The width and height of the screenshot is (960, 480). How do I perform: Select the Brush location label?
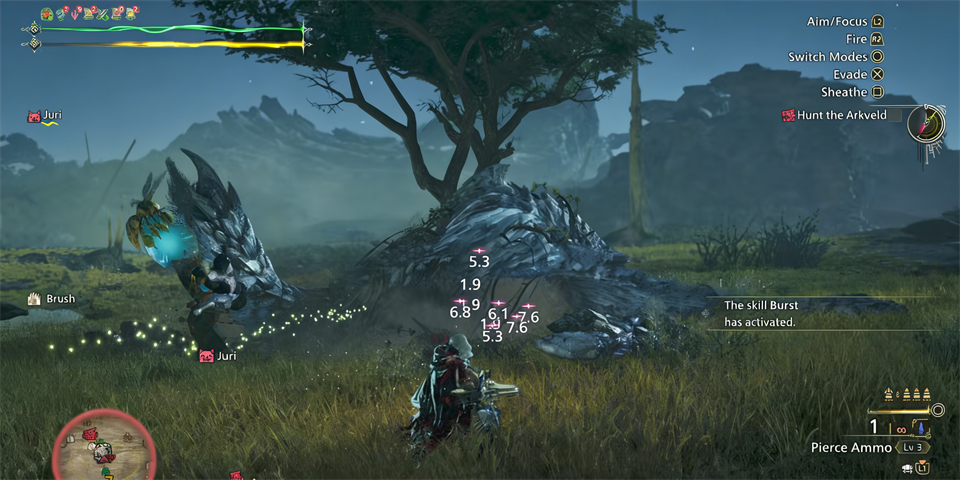click(x=59, y=299)
